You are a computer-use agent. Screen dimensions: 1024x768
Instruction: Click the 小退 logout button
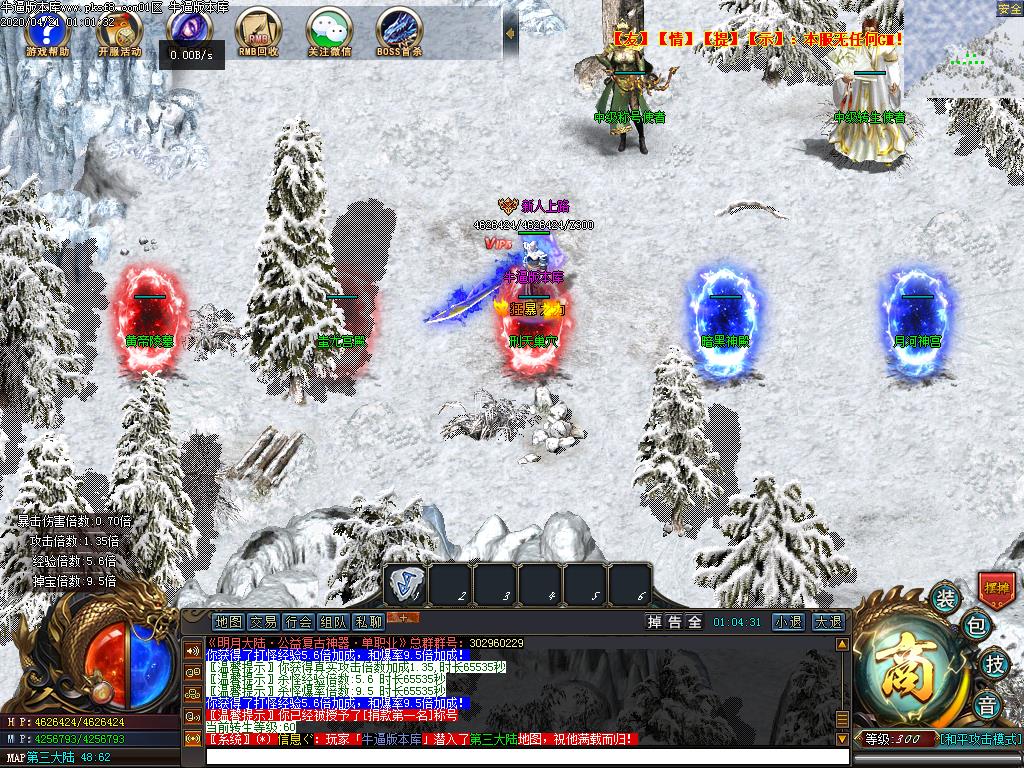[788, 622]
